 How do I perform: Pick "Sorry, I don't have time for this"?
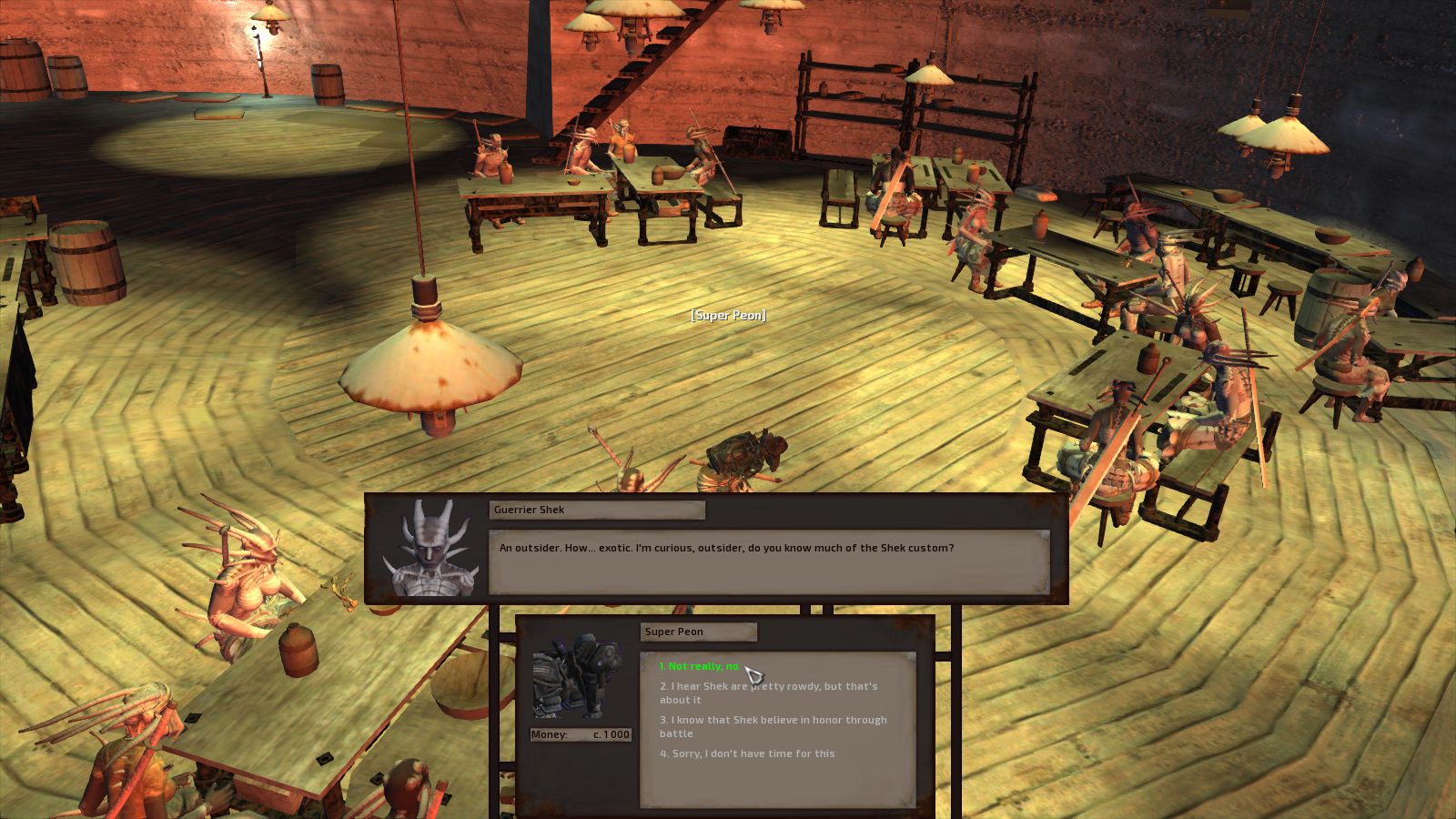click(x=746, y=753)
